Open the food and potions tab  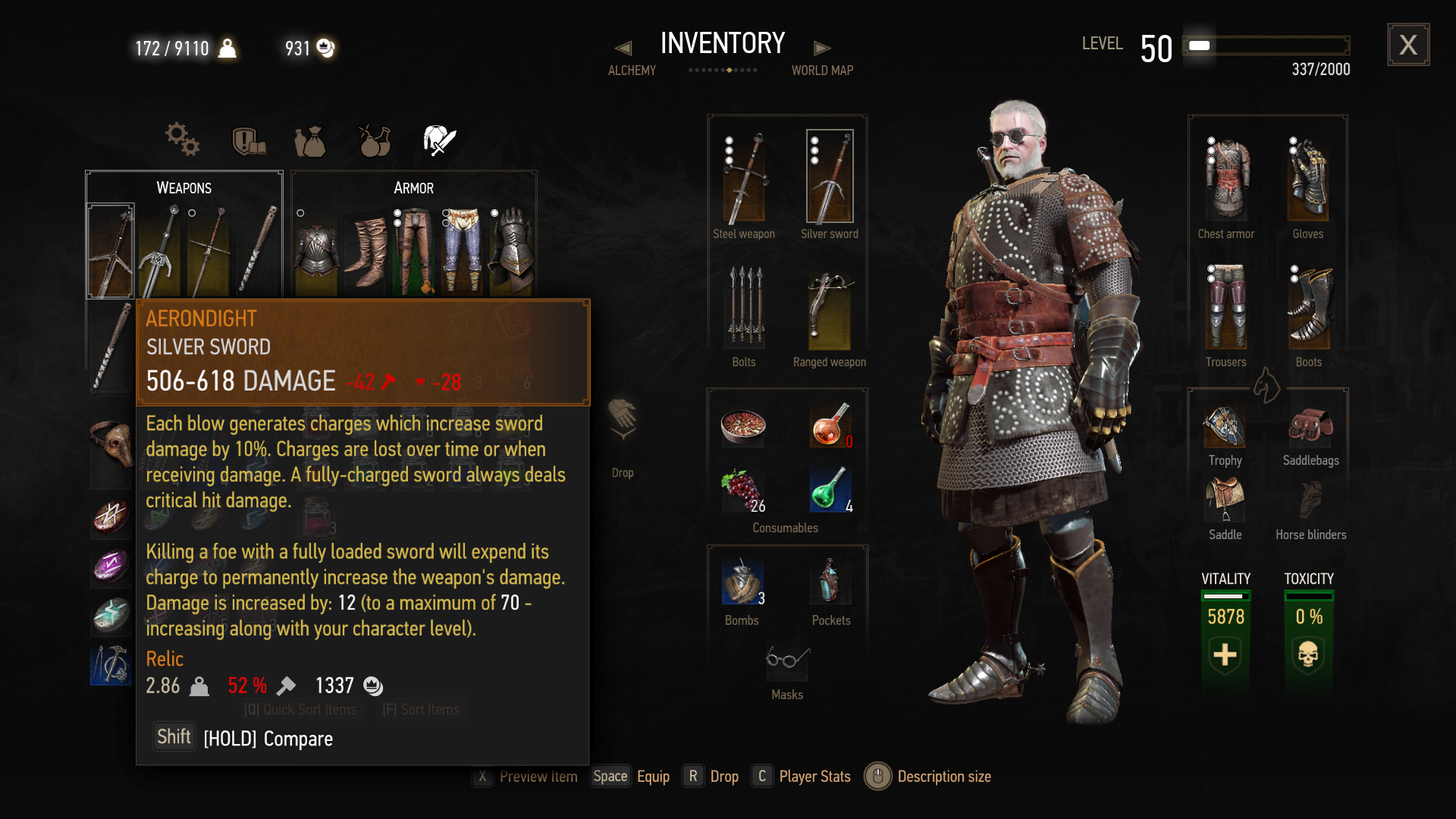coord(375,141)
